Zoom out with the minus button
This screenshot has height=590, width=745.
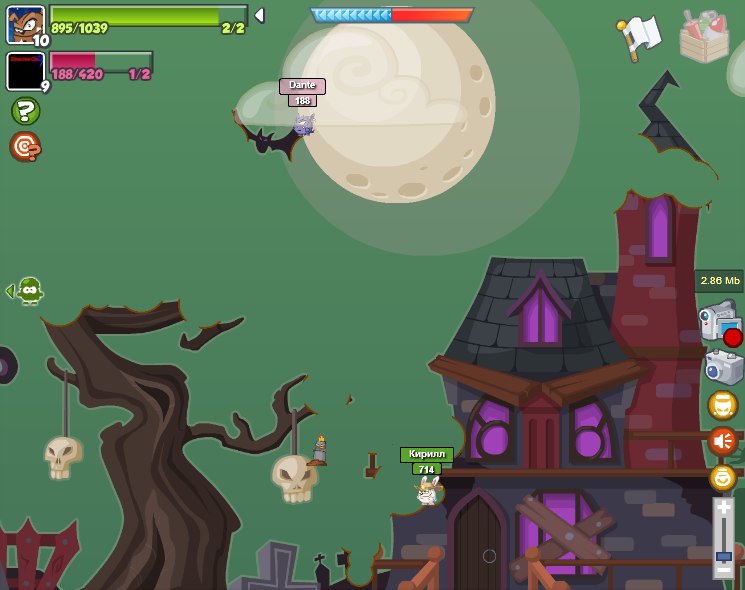click(x=723, y=570)
